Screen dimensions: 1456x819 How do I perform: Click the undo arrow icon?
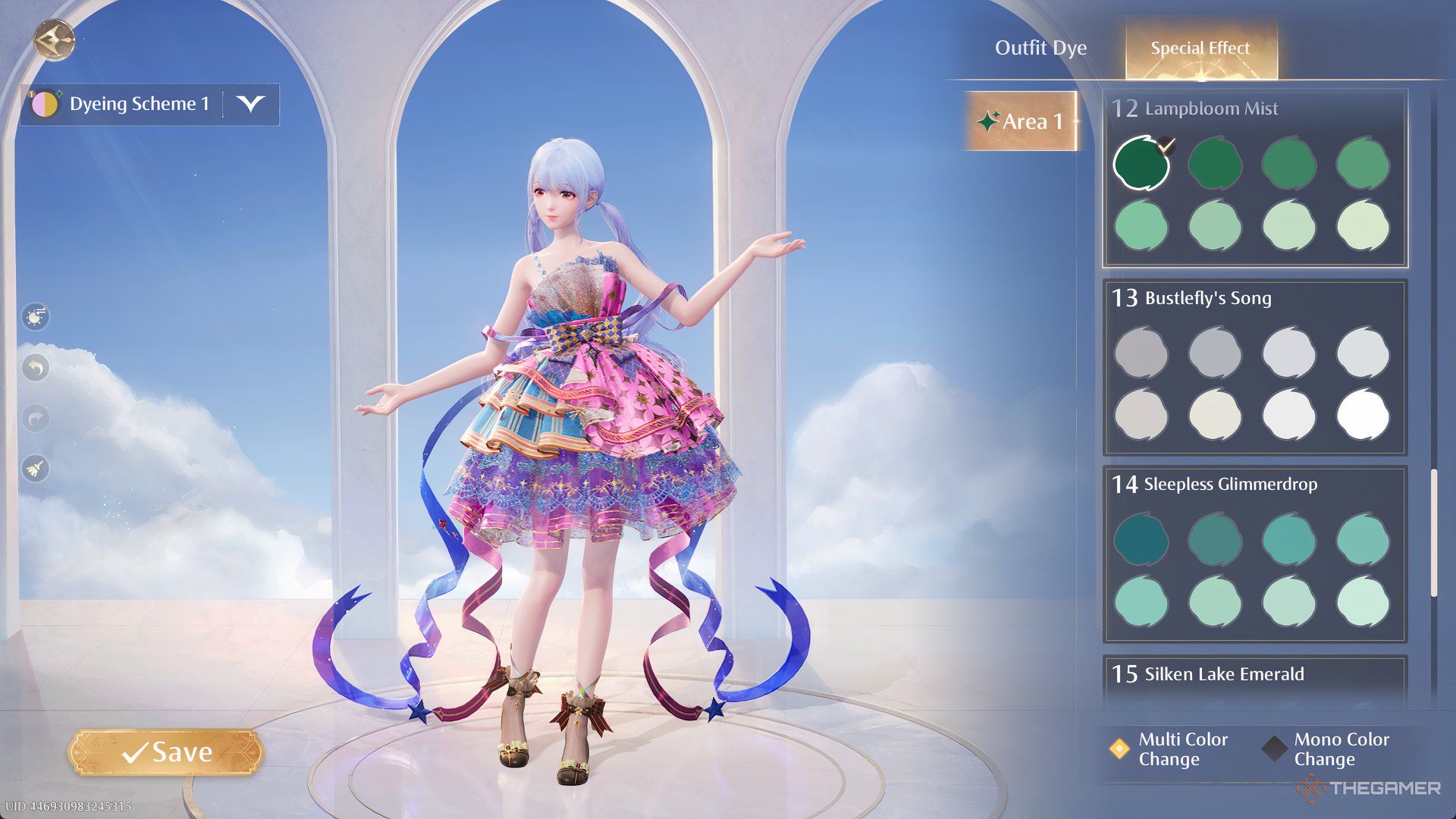[x=36, y=368]
